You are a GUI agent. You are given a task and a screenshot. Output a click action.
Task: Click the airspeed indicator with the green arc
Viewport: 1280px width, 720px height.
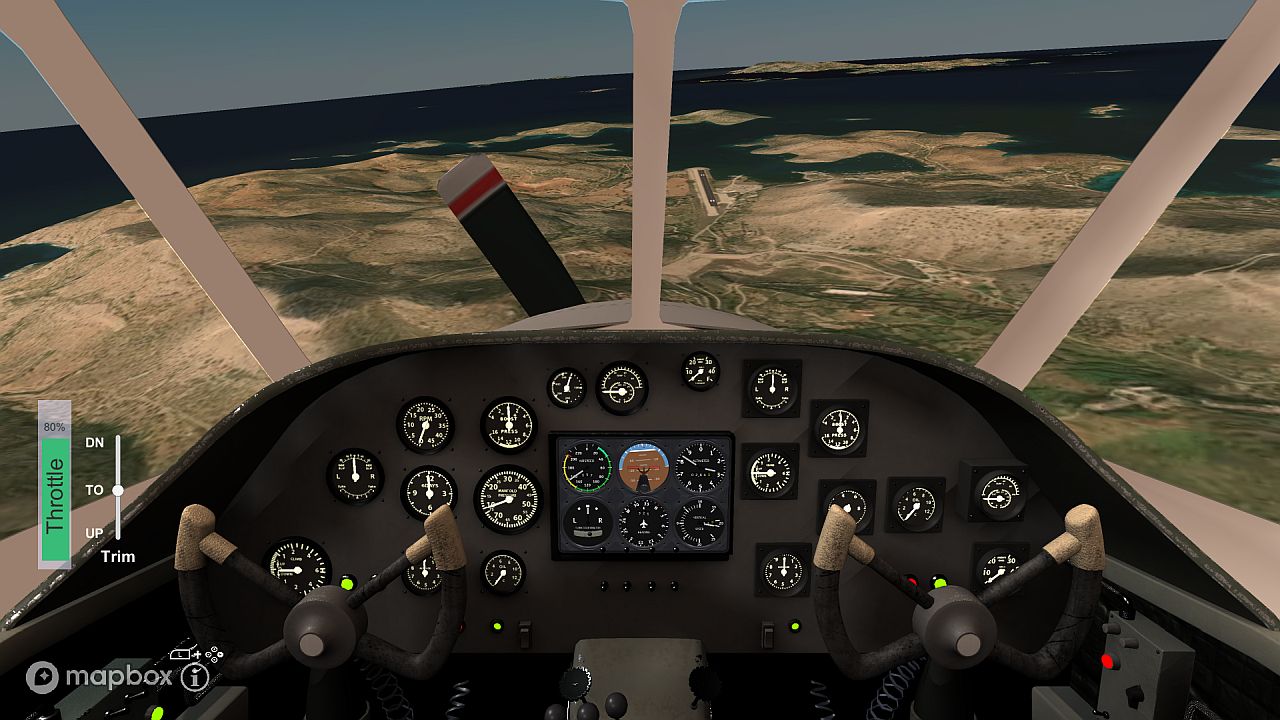(x=587, y=466)
